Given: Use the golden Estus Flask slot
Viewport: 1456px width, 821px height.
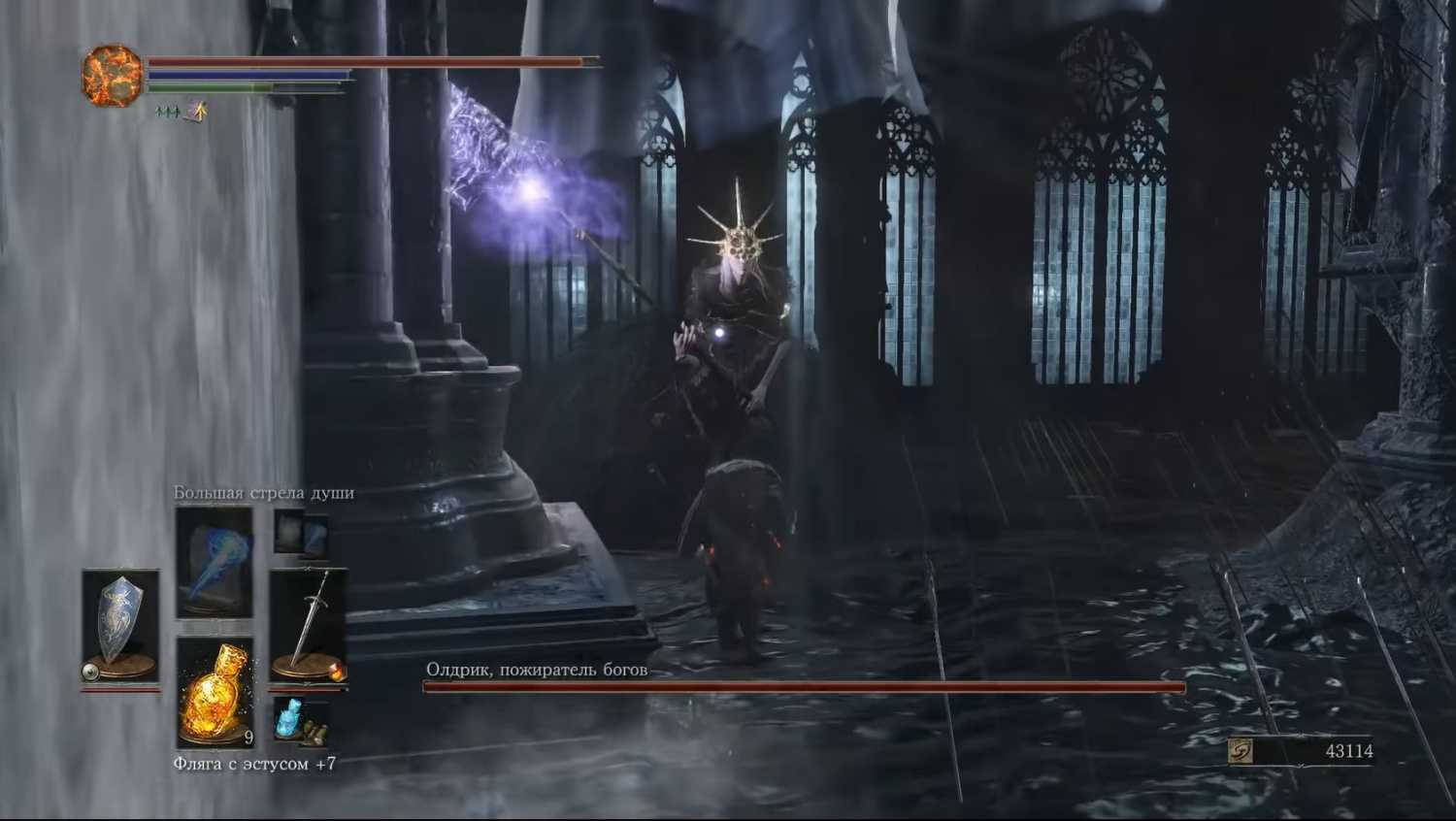Looking at the screenshot, I should coord(215,691).
